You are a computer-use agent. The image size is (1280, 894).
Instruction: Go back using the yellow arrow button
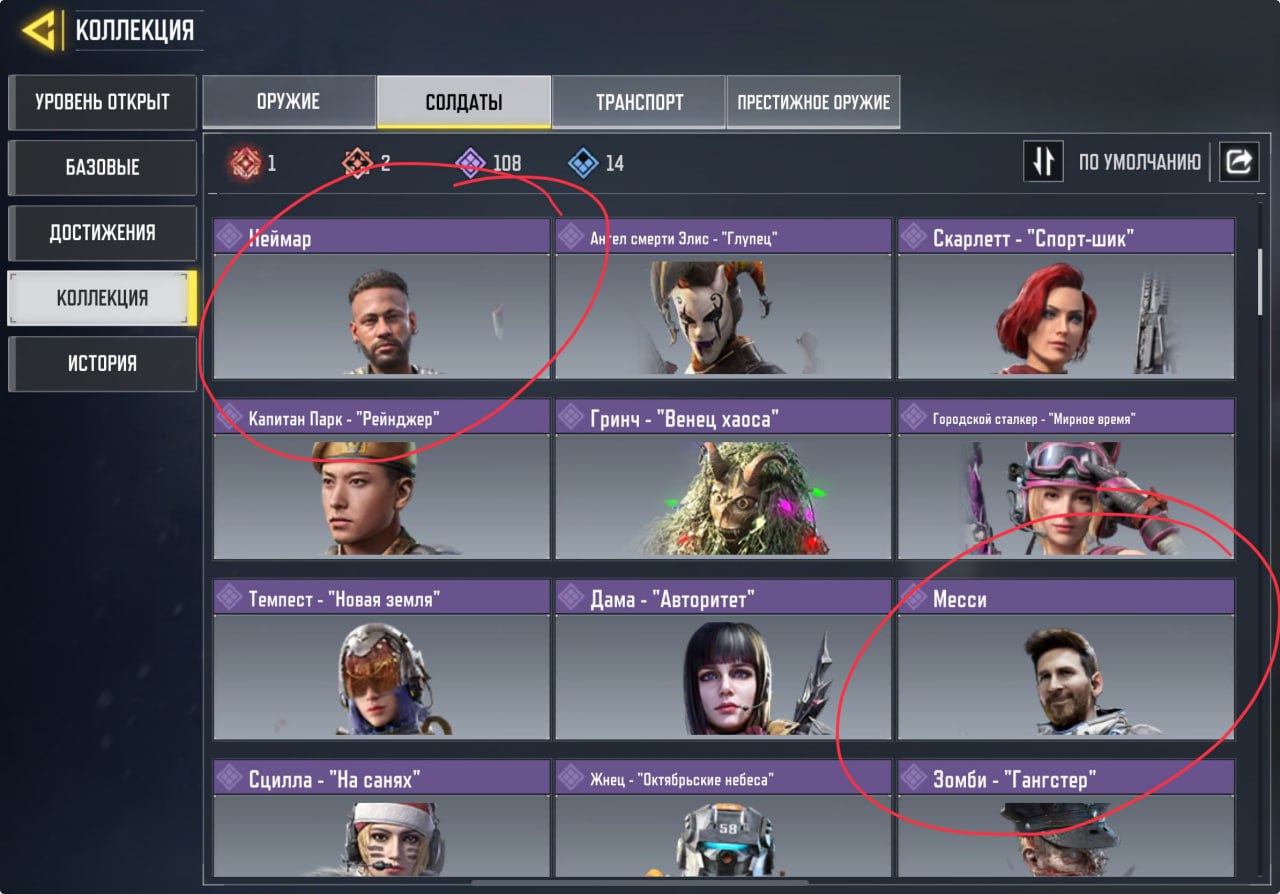tap(40, 32)
